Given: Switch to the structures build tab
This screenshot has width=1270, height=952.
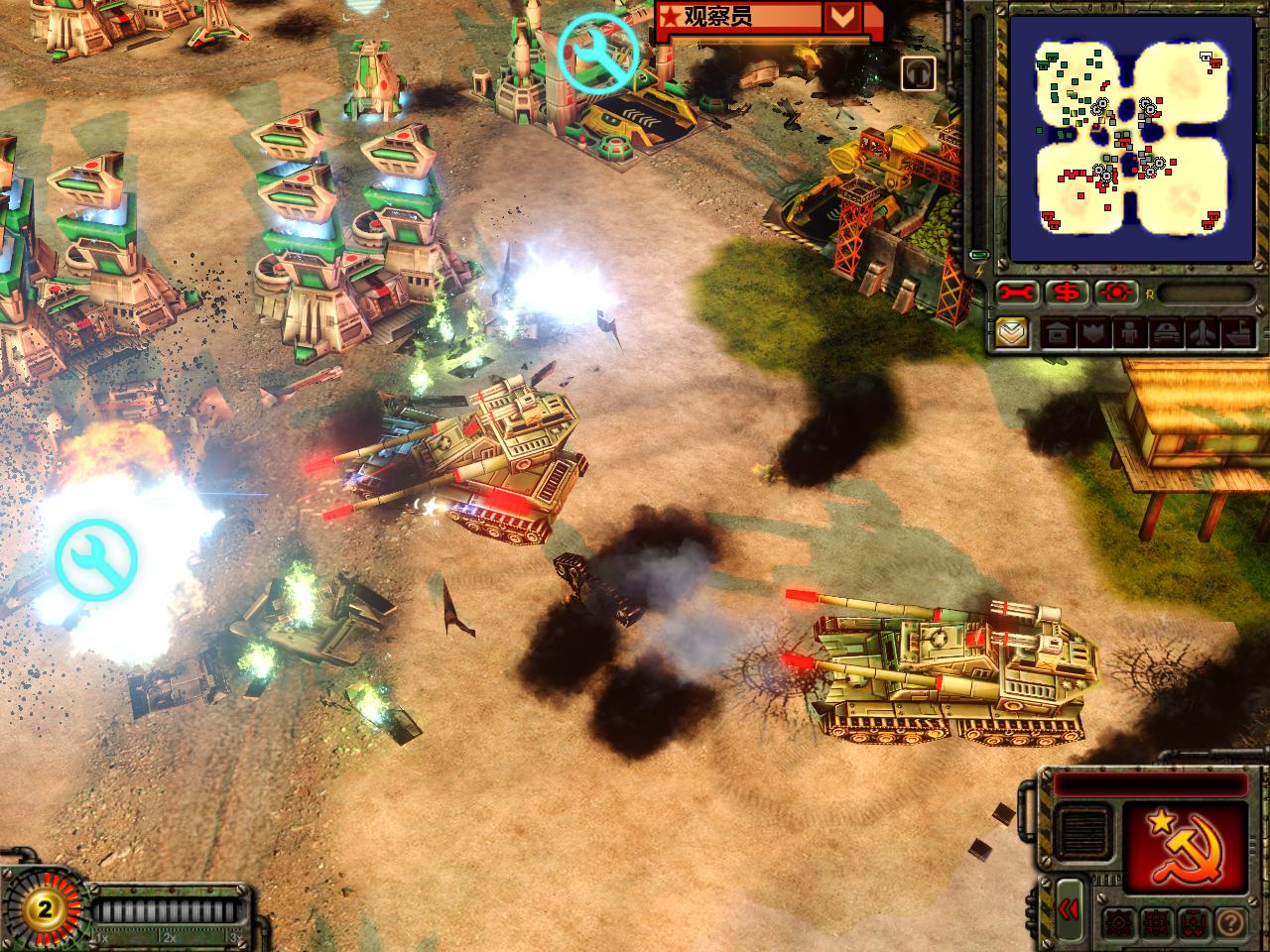Looking at the screenshot, I should (x=1059, y=333).
